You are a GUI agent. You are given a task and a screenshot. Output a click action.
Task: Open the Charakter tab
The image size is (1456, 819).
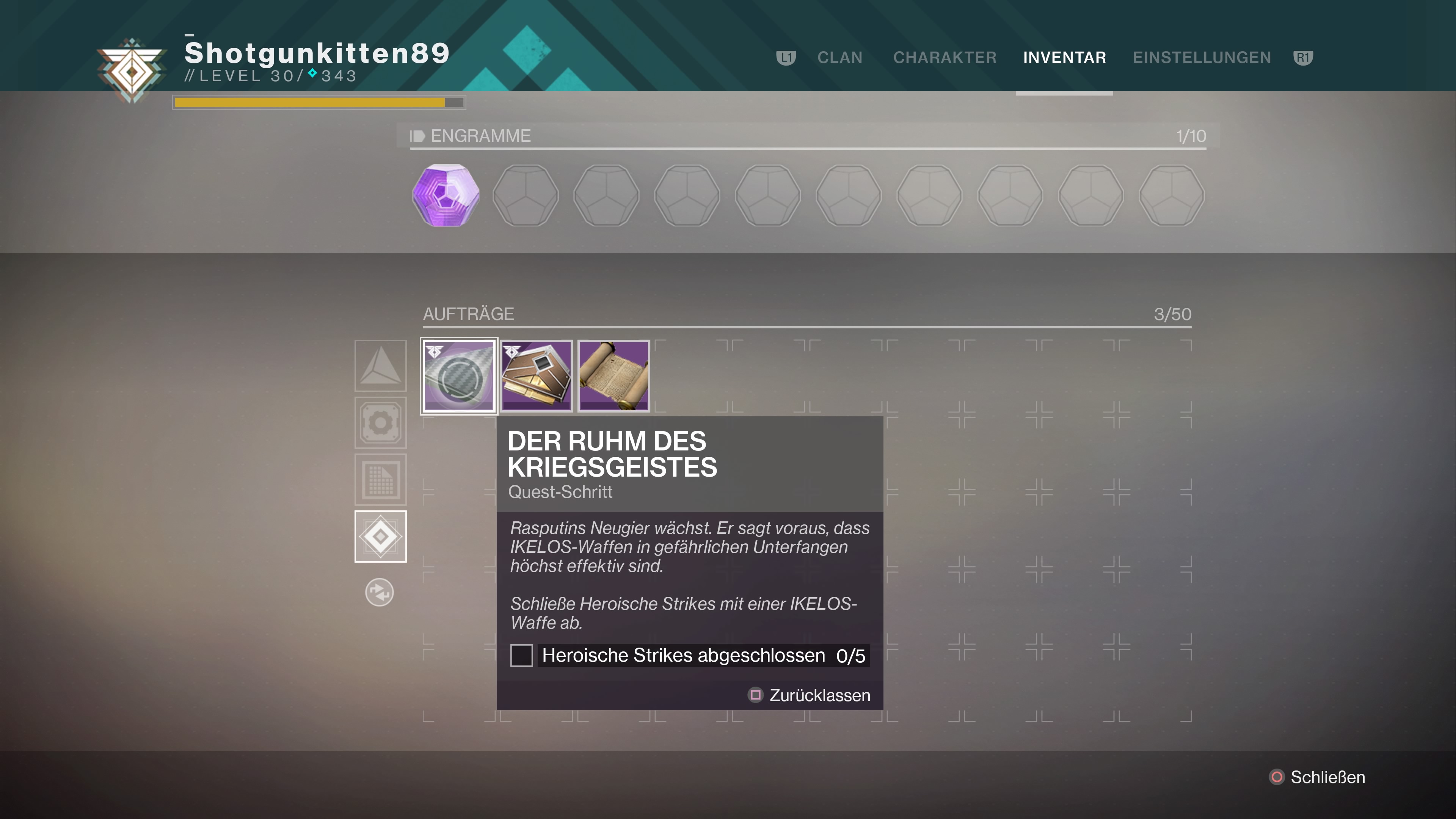(x=945, y=58)
